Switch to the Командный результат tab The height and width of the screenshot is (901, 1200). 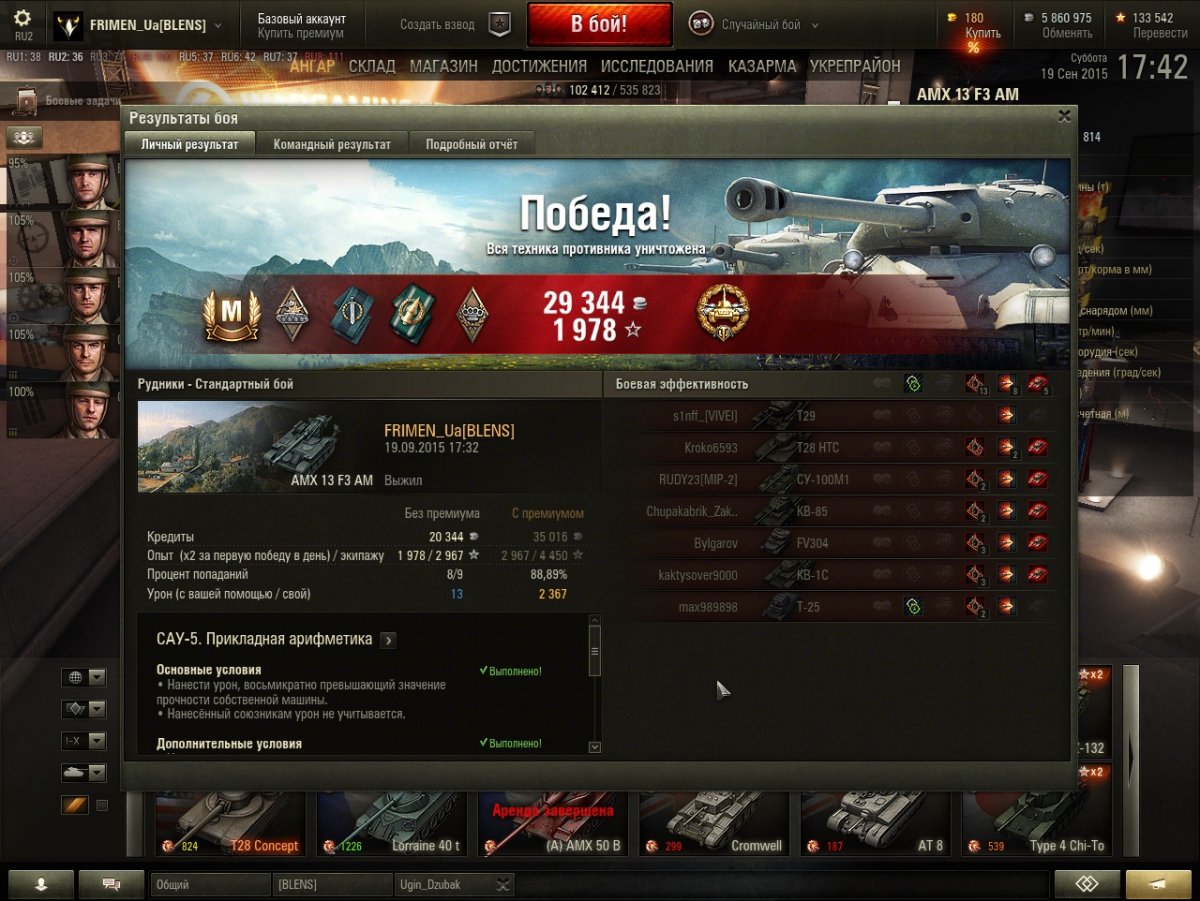(332, 144)
